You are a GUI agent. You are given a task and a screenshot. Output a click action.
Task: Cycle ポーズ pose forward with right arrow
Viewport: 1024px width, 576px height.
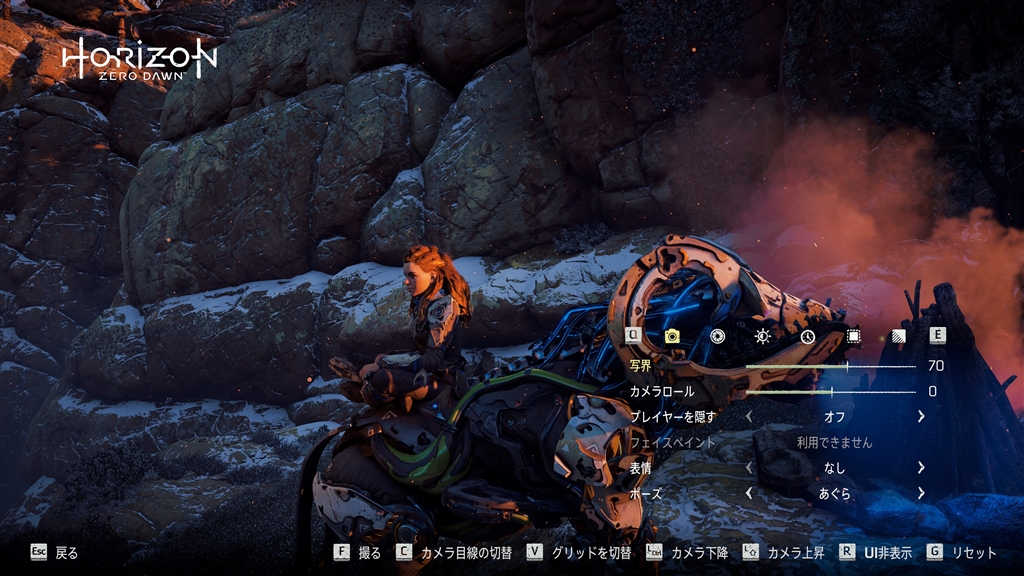tap(921, 493)
